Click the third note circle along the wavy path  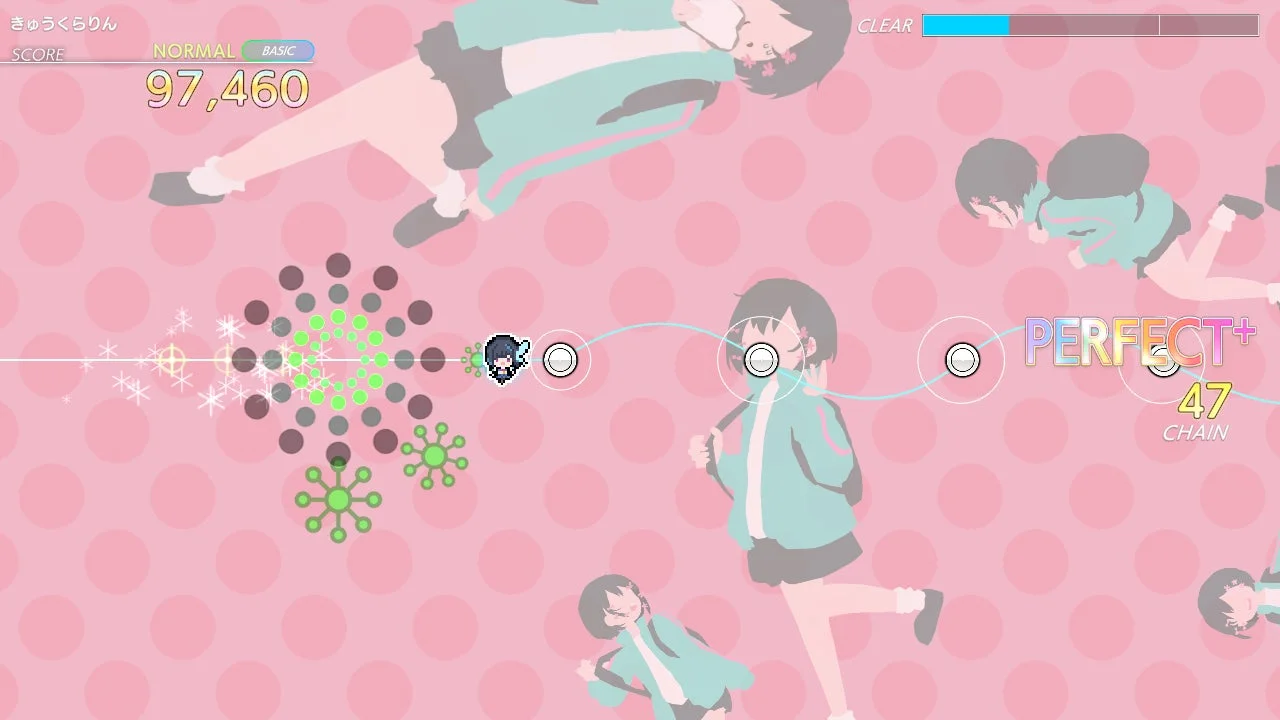coord(961,358)
